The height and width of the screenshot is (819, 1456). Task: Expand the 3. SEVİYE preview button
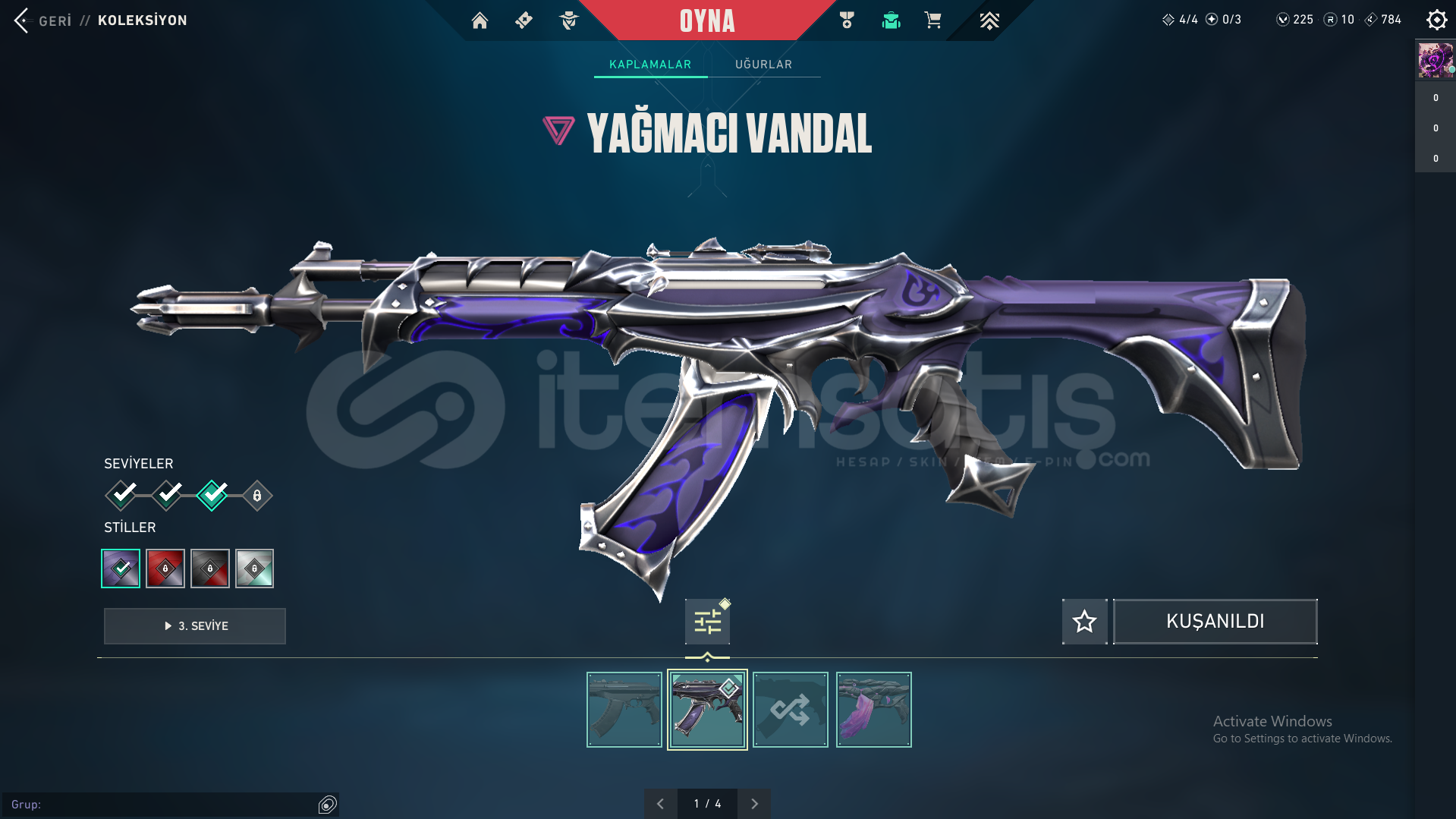point(194,626)
